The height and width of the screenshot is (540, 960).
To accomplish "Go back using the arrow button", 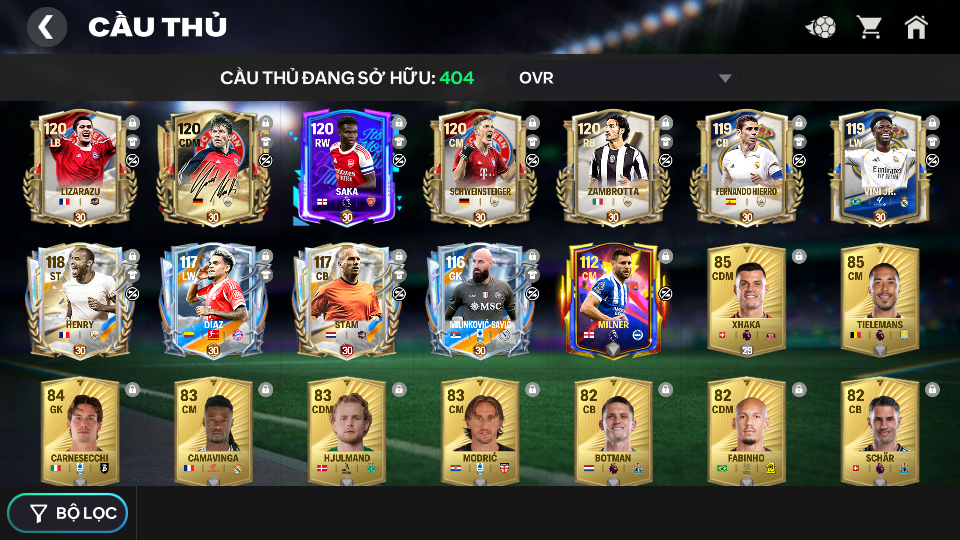I will pos(46,27).
